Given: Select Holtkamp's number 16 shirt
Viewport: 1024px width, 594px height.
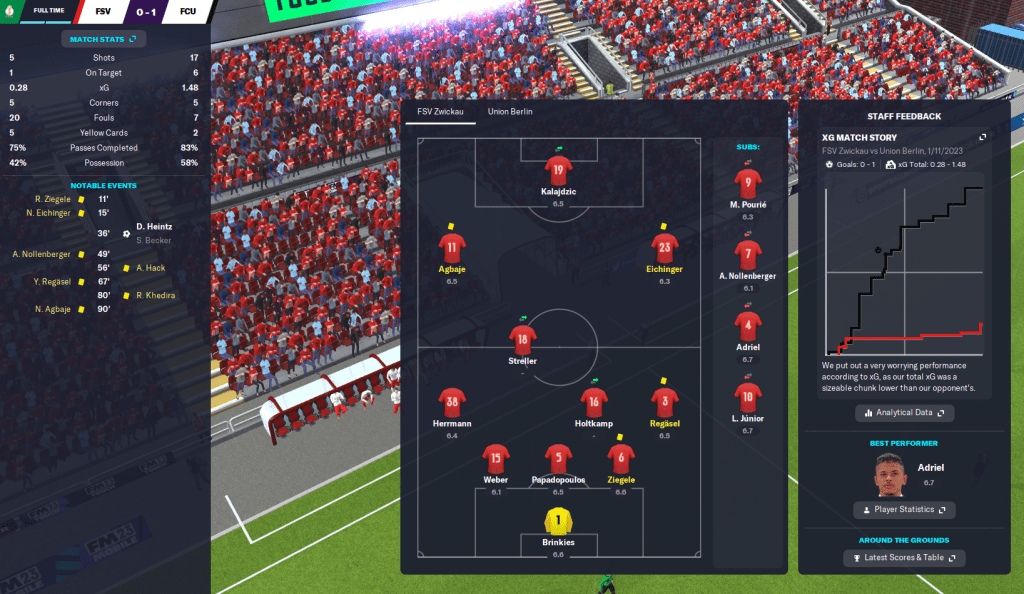Looking at the screenshot, I should point(594,402).
